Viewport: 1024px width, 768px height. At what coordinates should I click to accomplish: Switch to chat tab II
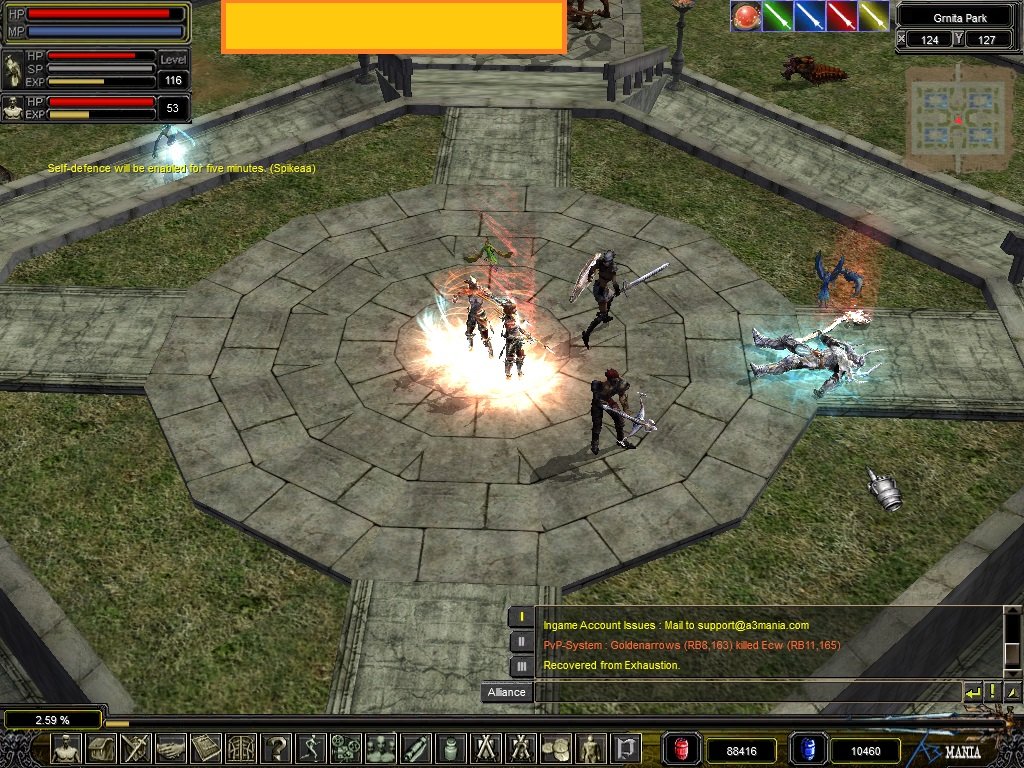(521, 642)
